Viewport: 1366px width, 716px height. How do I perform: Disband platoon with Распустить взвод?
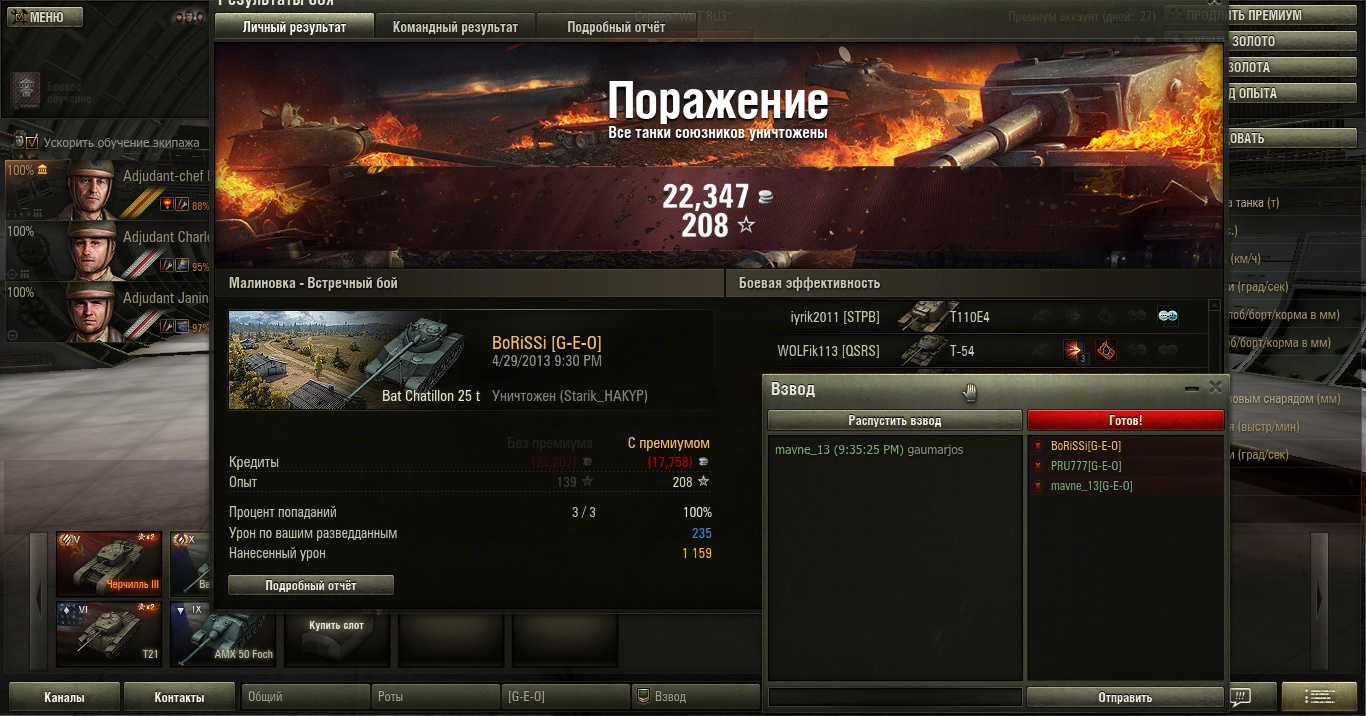click(x=895, y=421)
